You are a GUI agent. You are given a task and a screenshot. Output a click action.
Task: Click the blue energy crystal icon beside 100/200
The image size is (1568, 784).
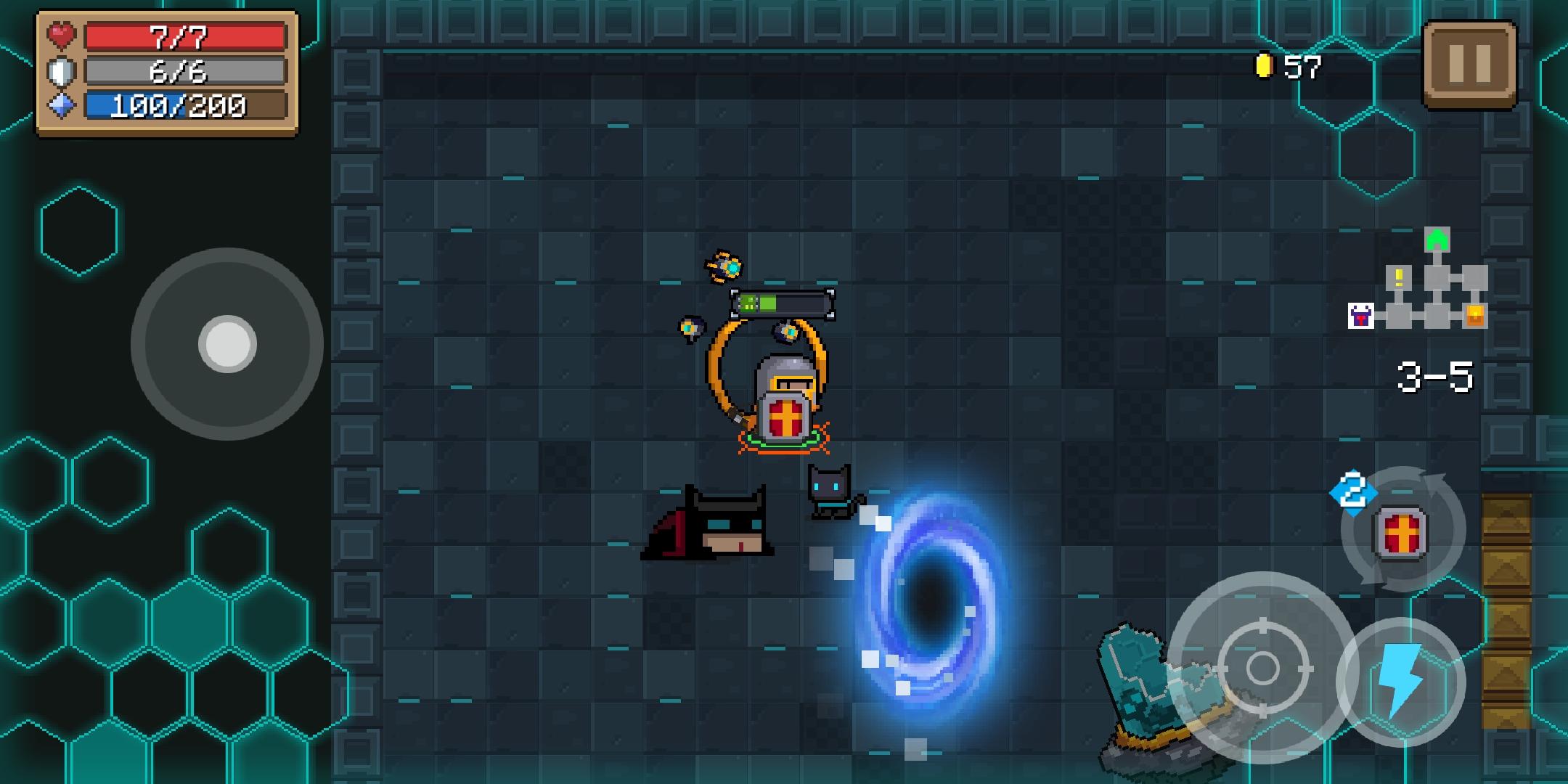click(x=62, y=104)
